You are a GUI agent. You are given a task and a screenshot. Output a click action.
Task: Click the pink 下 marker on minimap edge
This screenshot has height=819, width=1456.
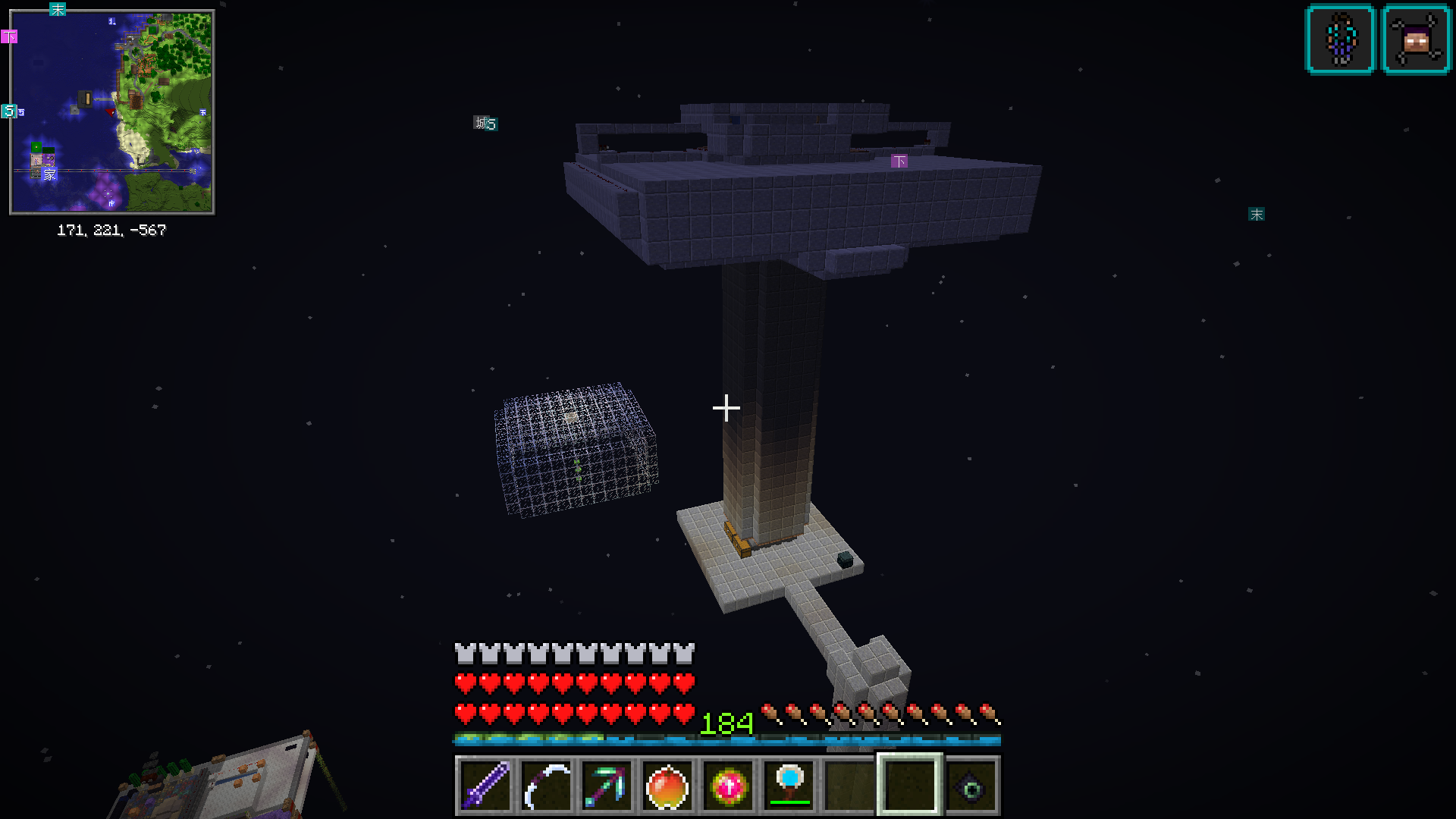coord(9,36)
